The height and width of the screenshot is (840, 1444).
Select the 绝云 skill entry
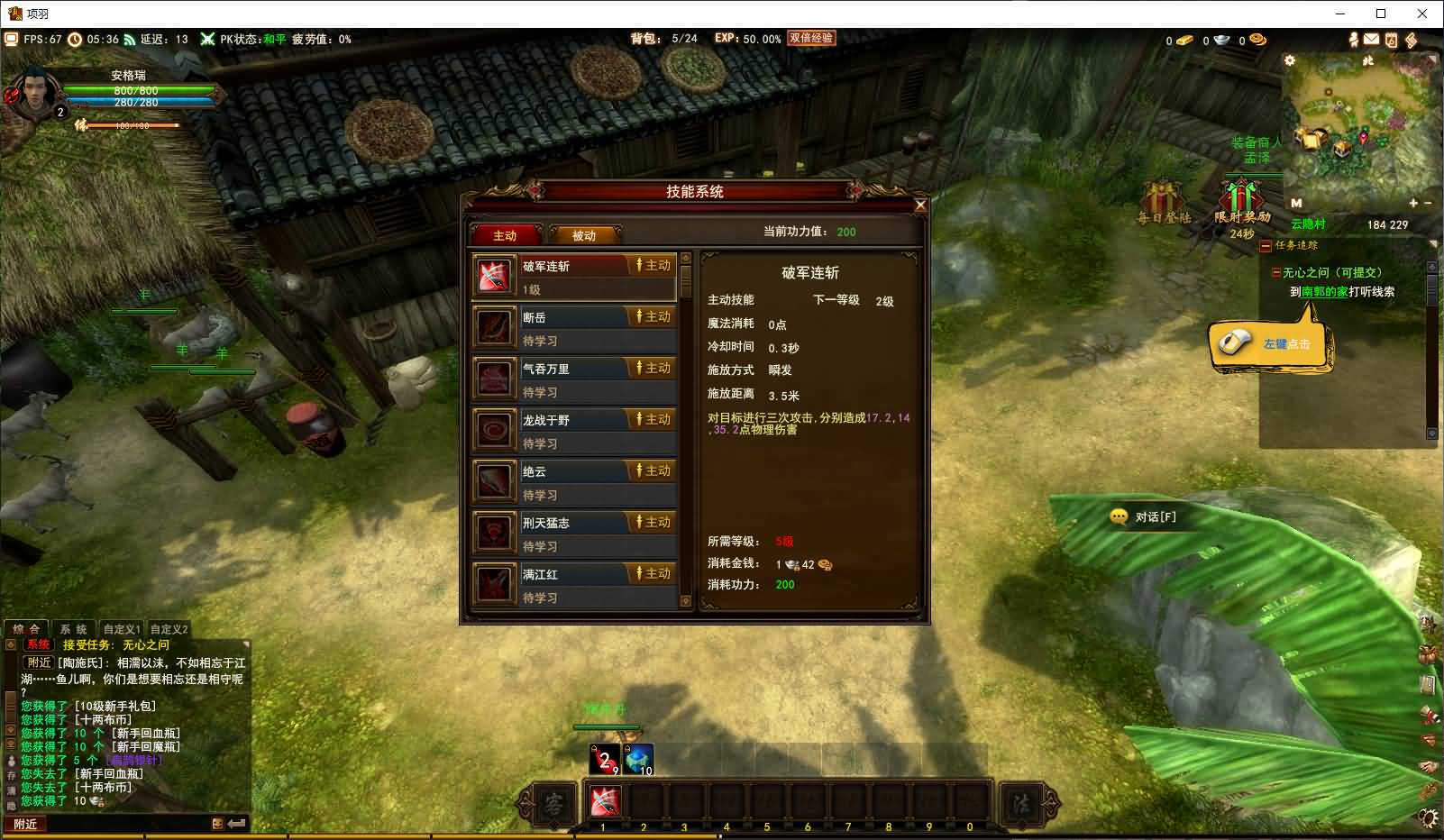tap(574, 482)
